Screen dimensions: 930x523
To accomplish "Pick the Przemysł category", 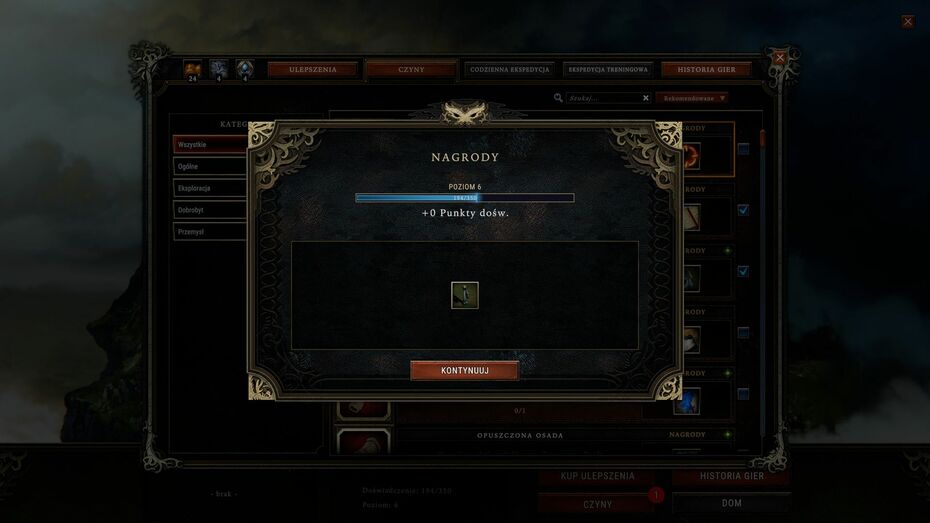I will (210, 231).
